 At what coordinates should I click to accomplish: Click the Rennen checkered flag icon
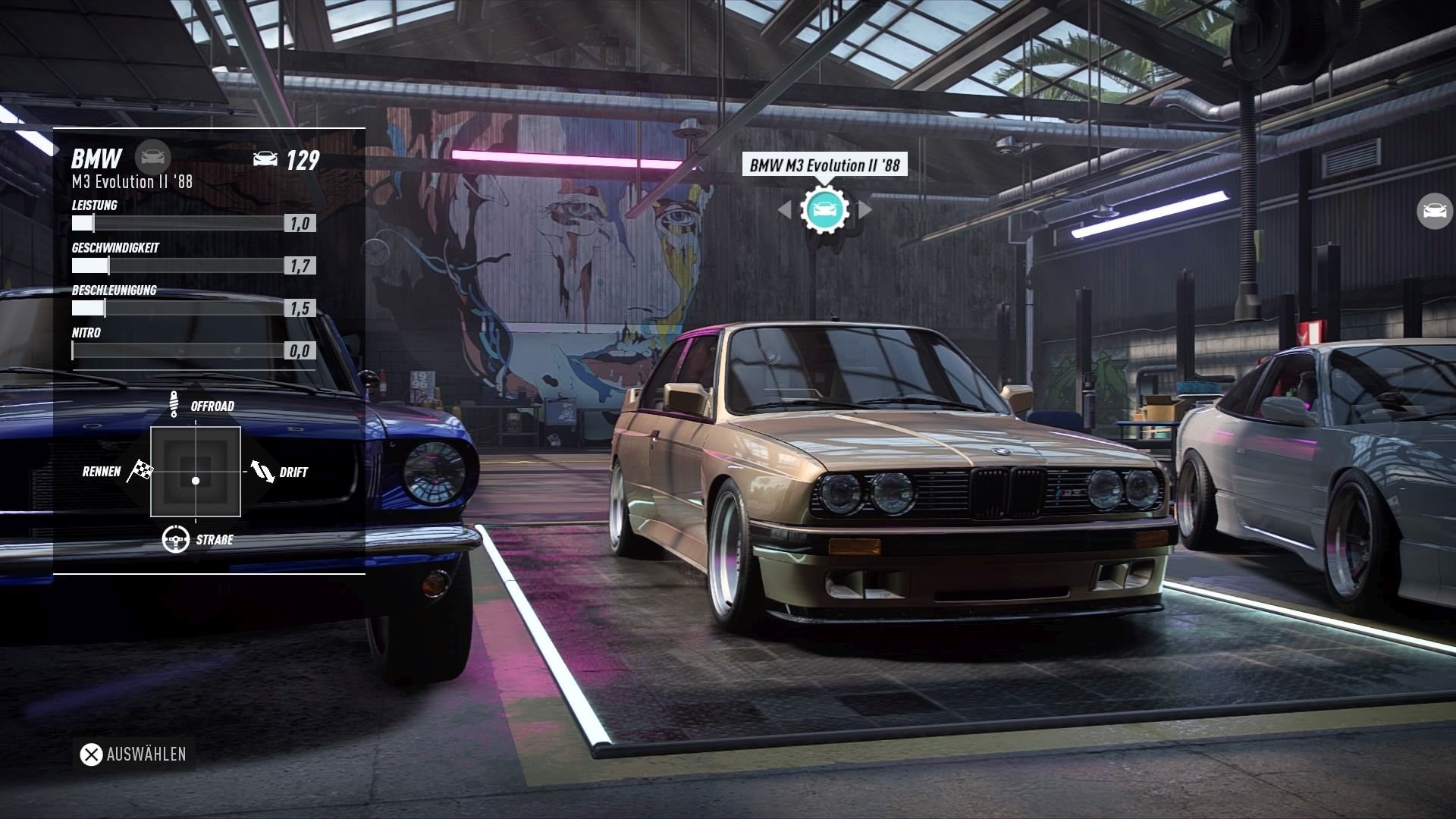pyautogui.click(x=139, y=470)
